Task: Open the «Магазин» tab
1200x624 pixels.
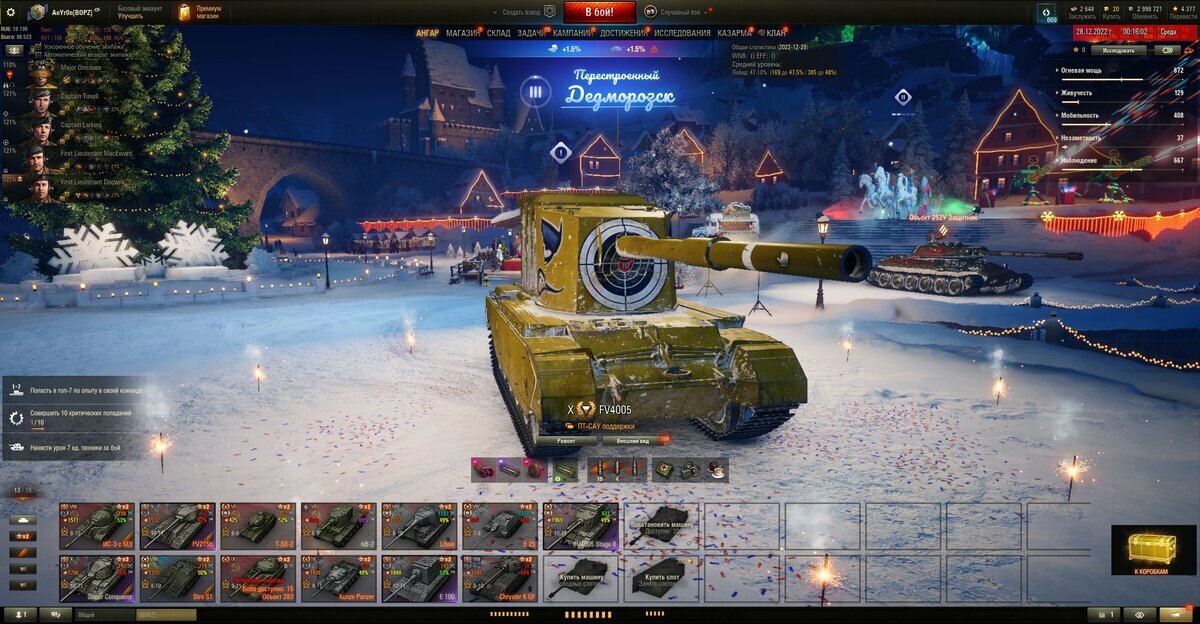Action: [462, 33]
